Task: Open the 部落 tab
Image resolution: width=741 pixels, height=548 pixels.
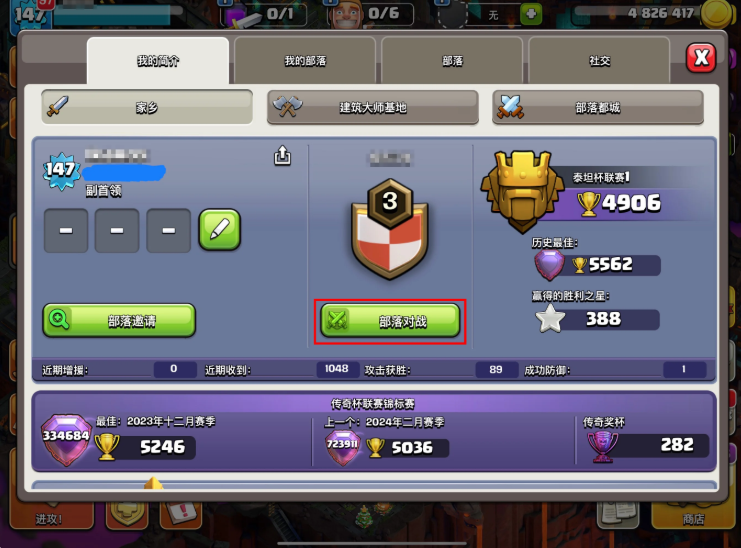Action: point(453,61)
